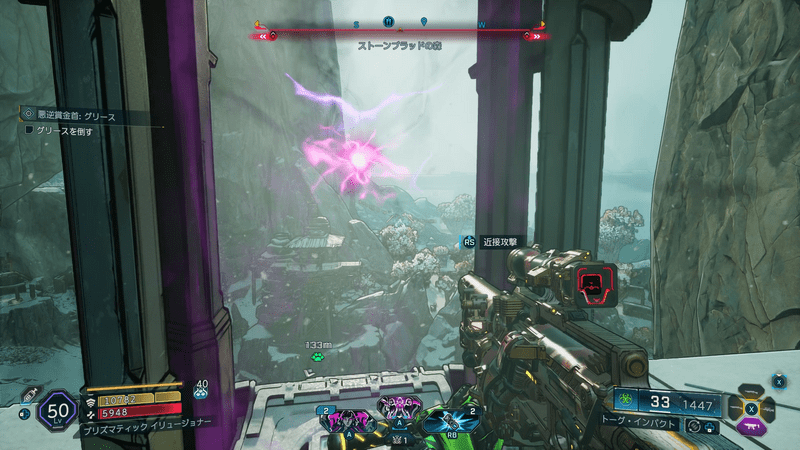Click the green paw distance marker
This screenshot has height=450, width=800.
click(316, 356)
